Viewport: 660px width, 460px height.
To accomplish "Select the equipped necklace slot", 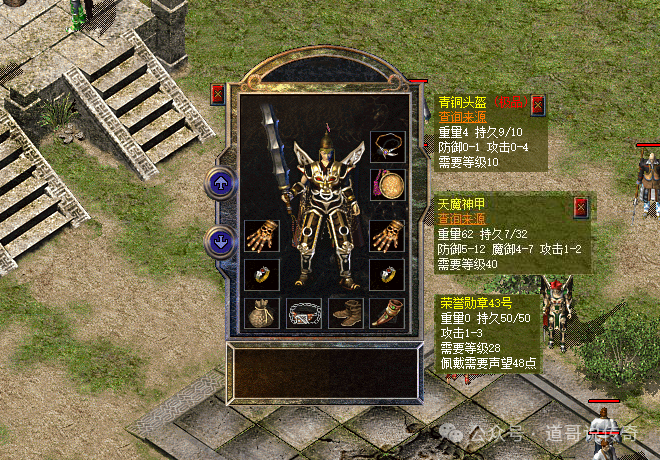I will pyautogui.click(x=385, y=147).
